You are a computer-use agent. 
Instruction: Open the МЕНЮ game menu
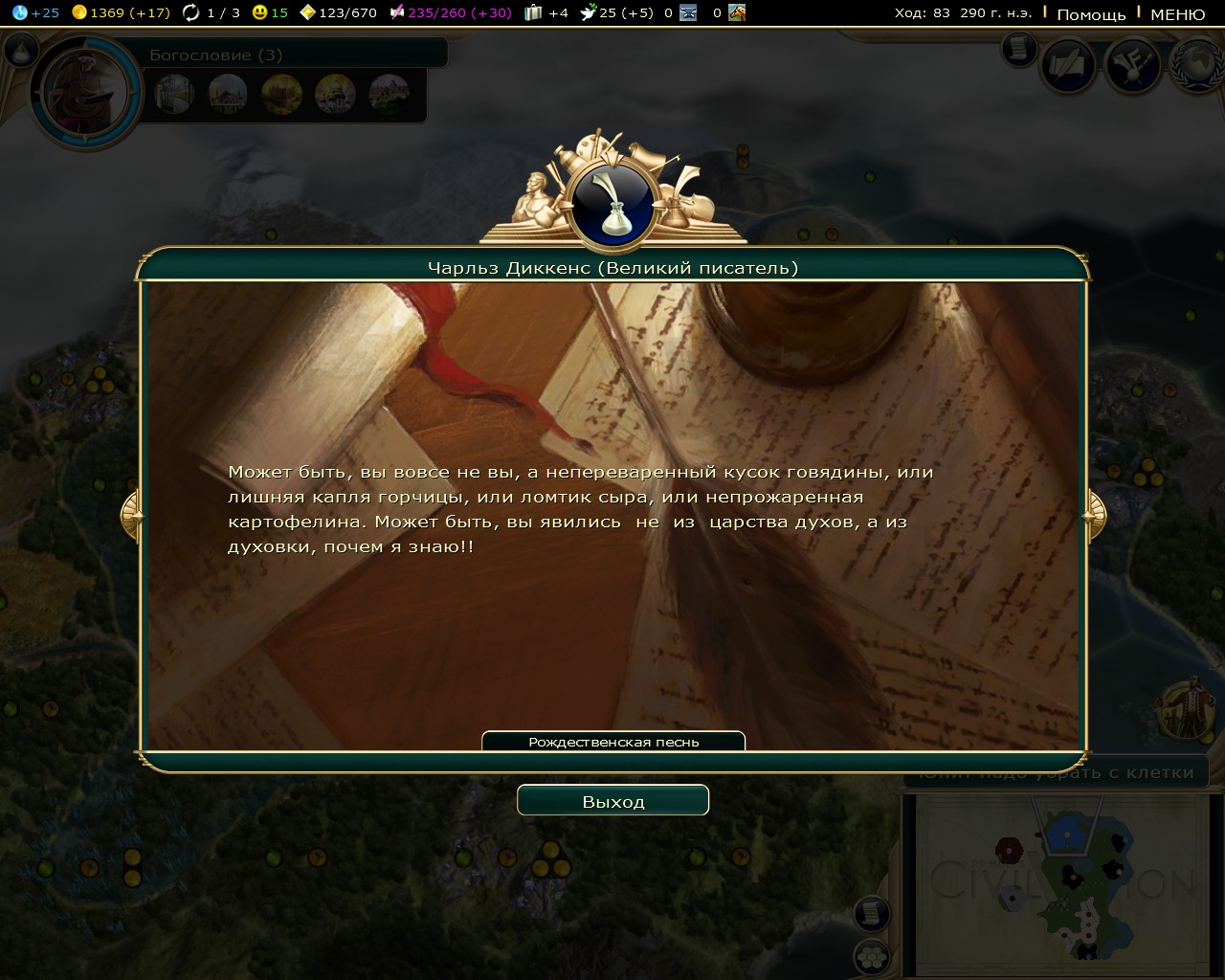click(1177, 13)
